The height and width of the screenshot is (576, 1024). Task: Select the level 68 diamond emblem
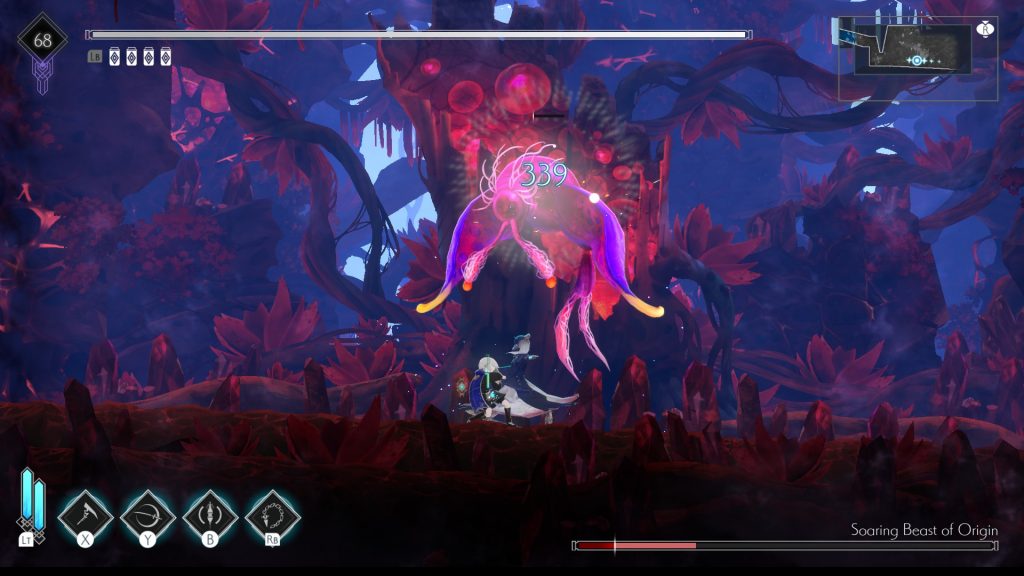point(43,42)
